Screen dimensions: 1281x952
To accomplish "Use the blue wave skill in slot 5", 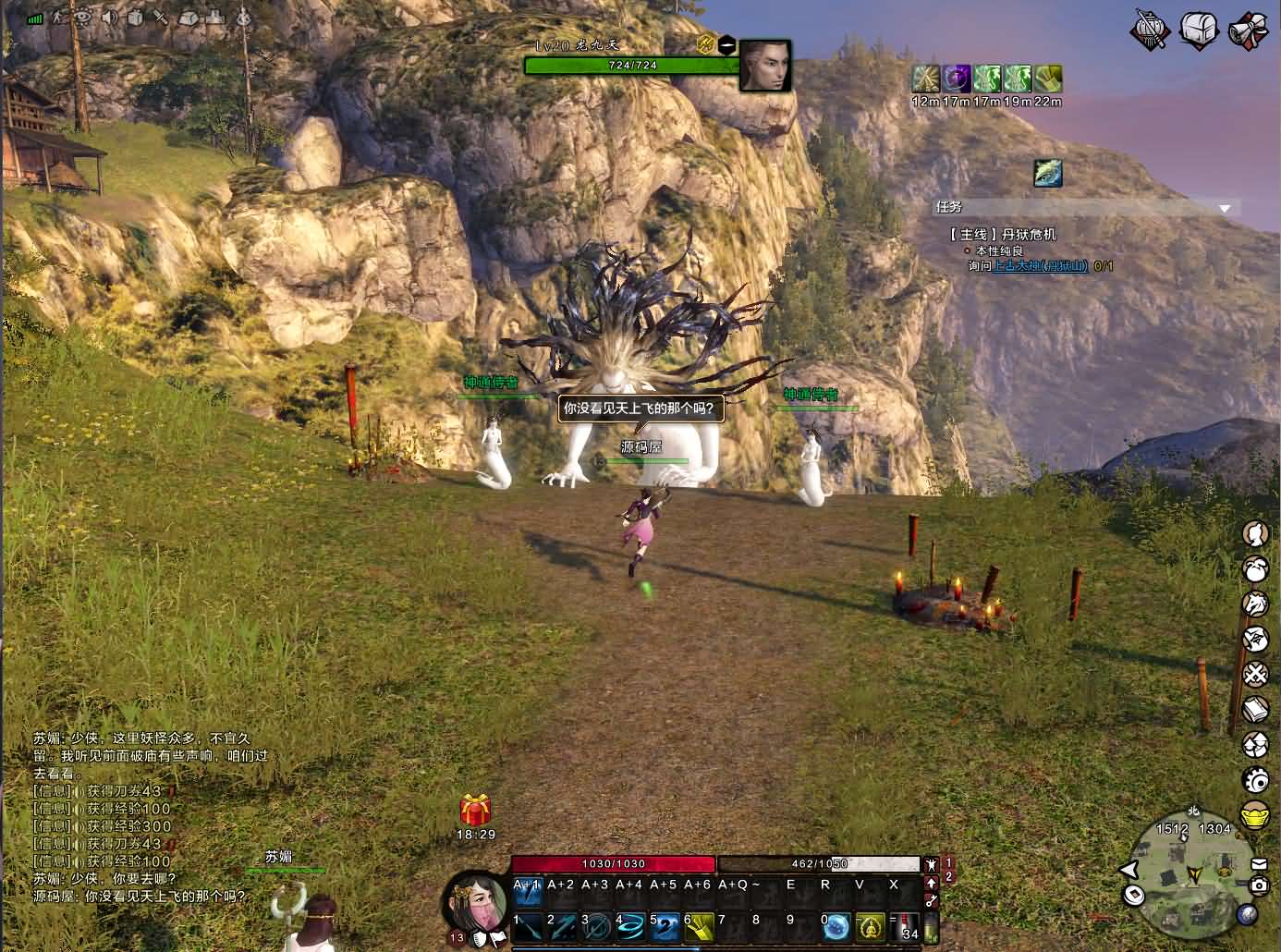I will pyautogui.click(x=665, y=926).
